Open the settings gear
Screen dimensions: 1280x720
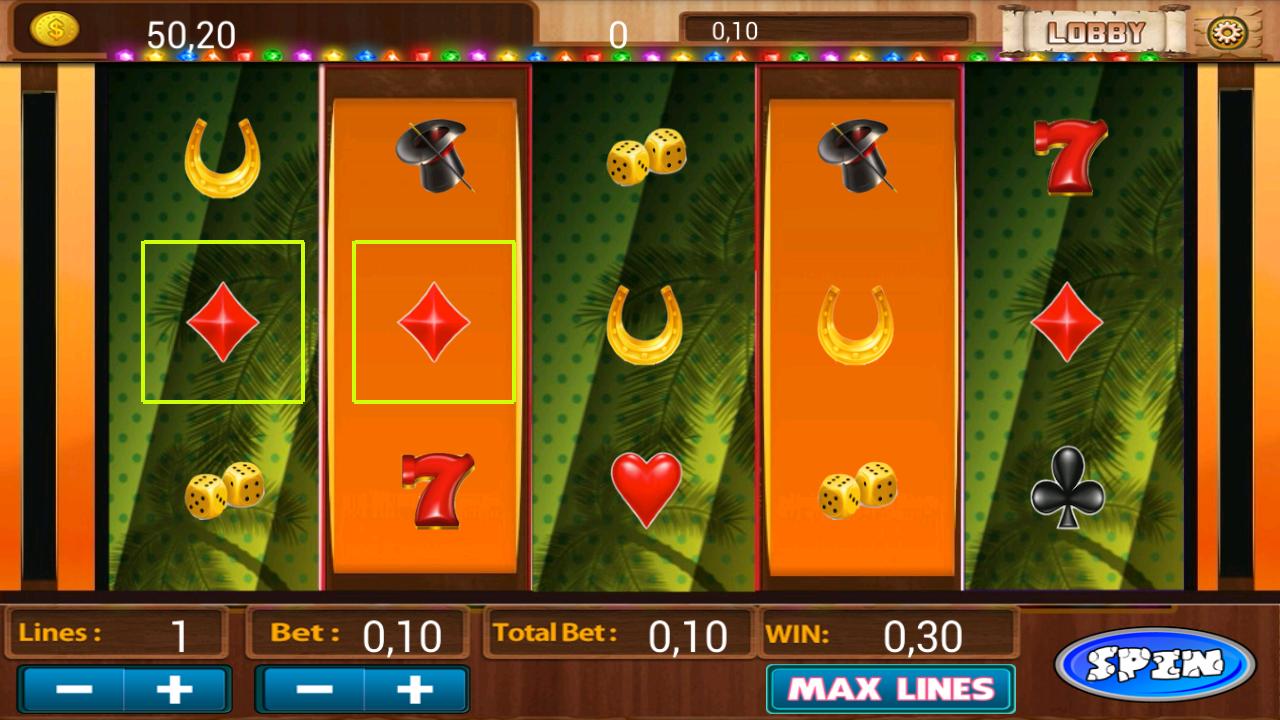tap(1226, 31)
